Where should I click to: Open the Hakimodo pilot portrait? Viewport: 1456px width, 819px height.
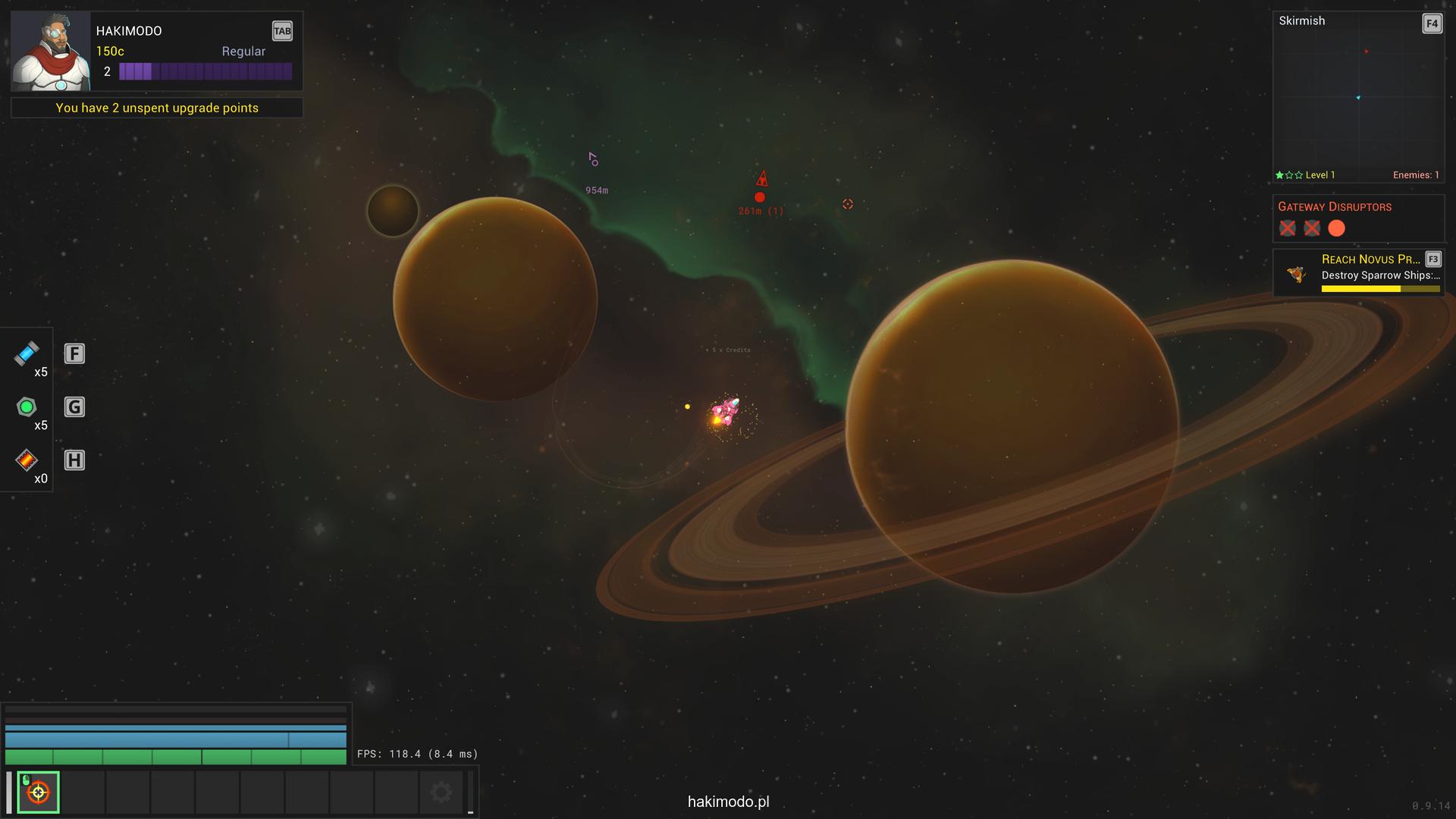point(50,51)
